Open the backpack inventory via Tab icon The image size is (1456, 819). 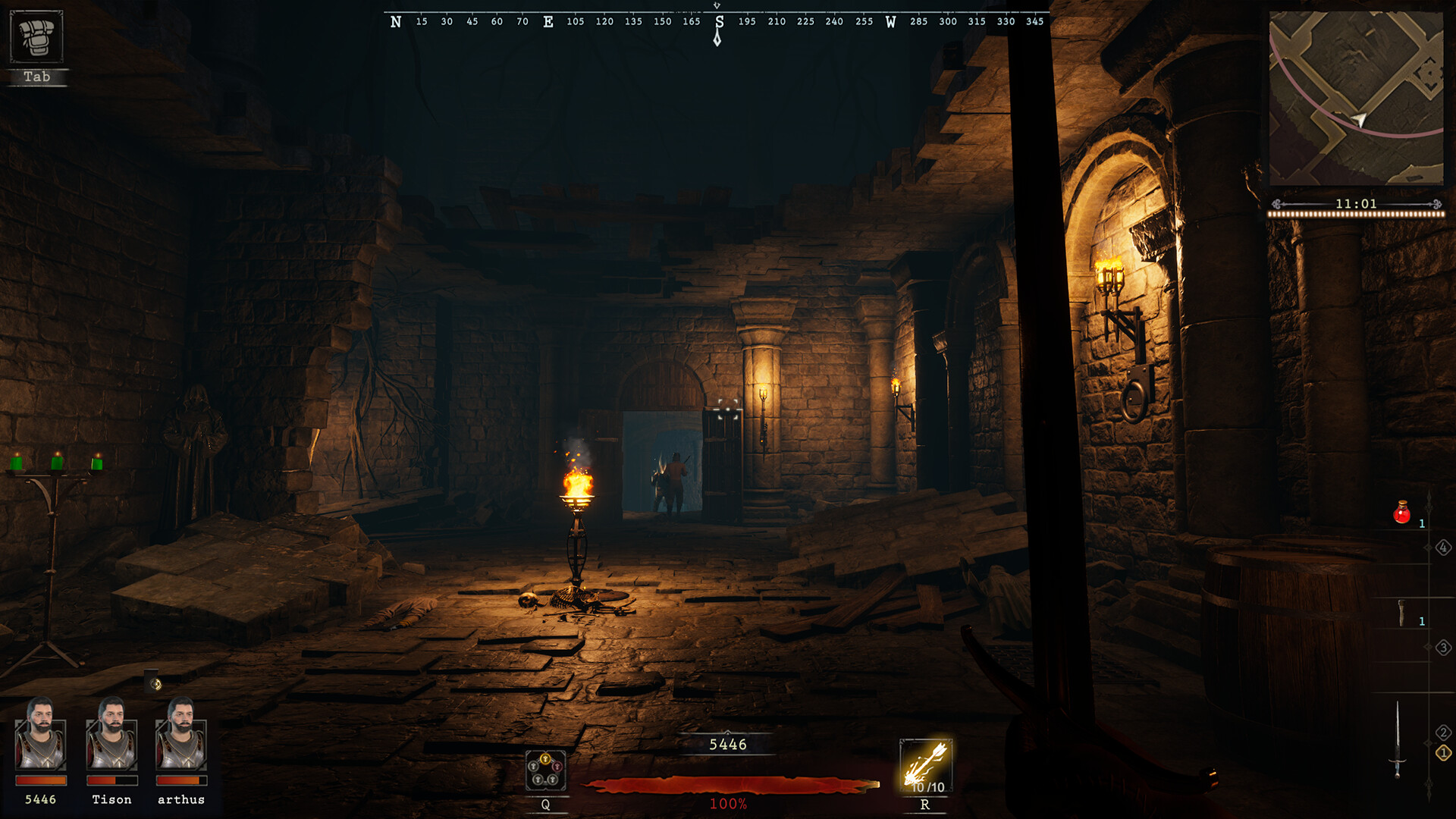click(x=38, y=36)
